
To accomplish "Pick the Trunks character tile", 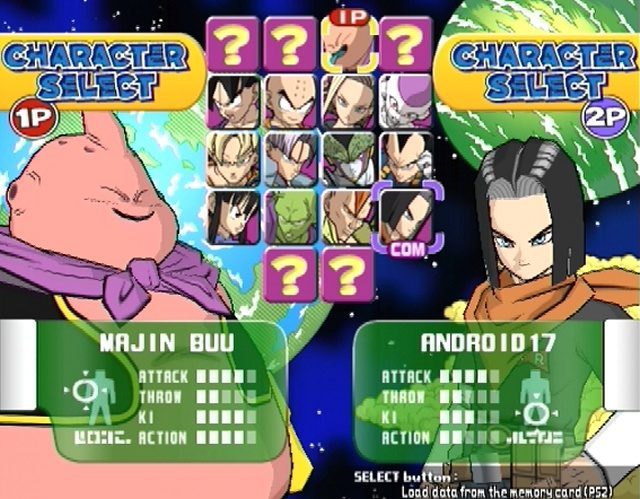I will click(291, 159).
